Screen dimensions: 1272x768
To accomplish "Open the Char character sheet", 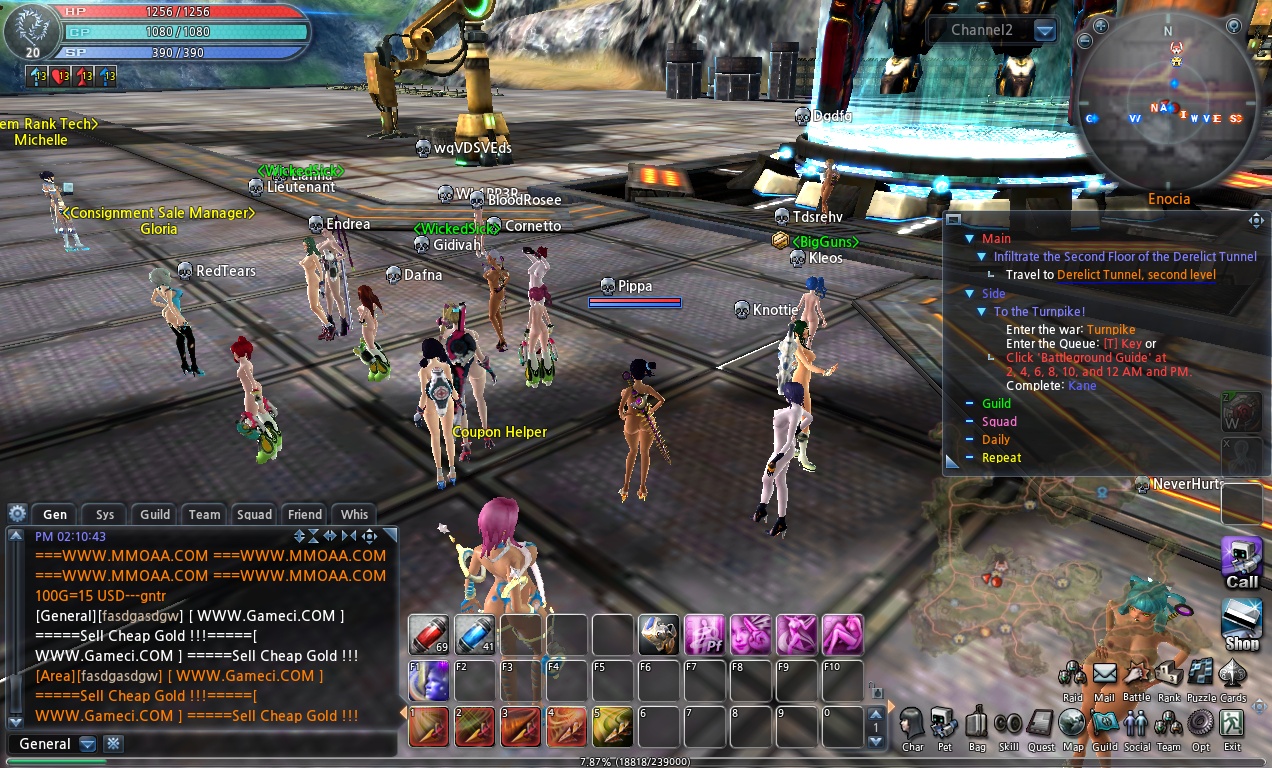I will (x=912, y=725).
